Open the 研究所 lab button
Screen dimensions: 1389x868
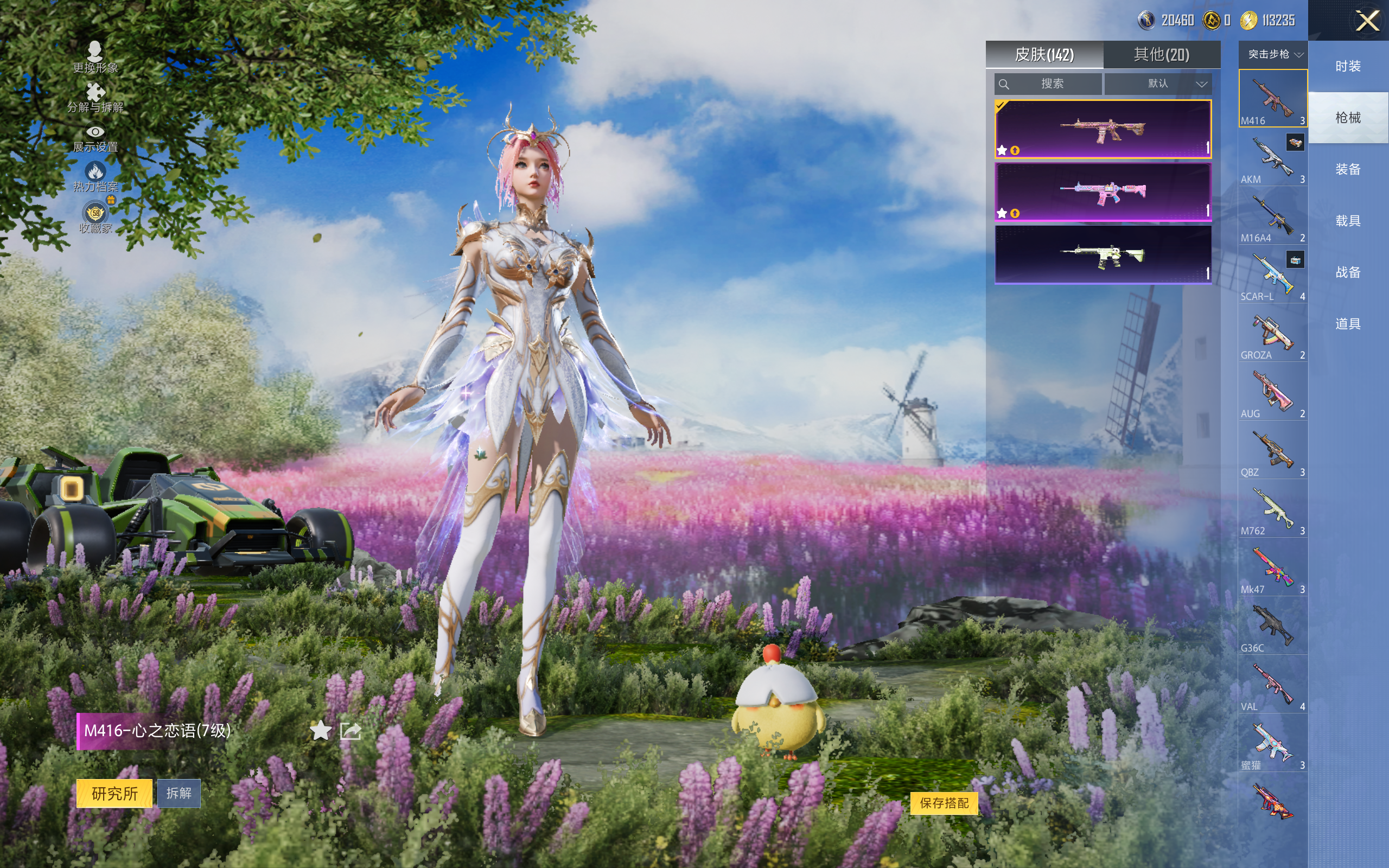114,793
